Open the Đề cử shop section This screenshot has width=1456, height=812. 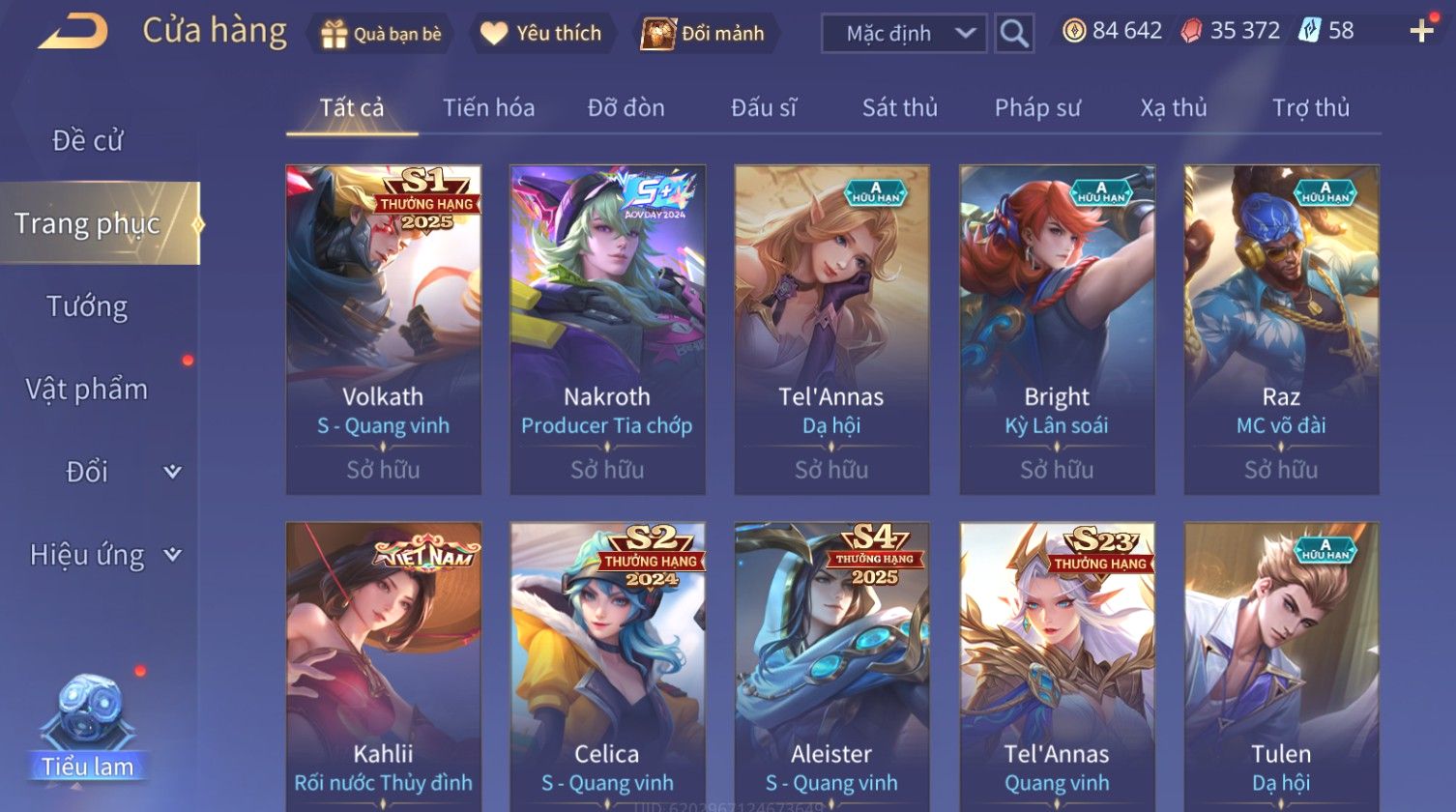tap(87, 141)
